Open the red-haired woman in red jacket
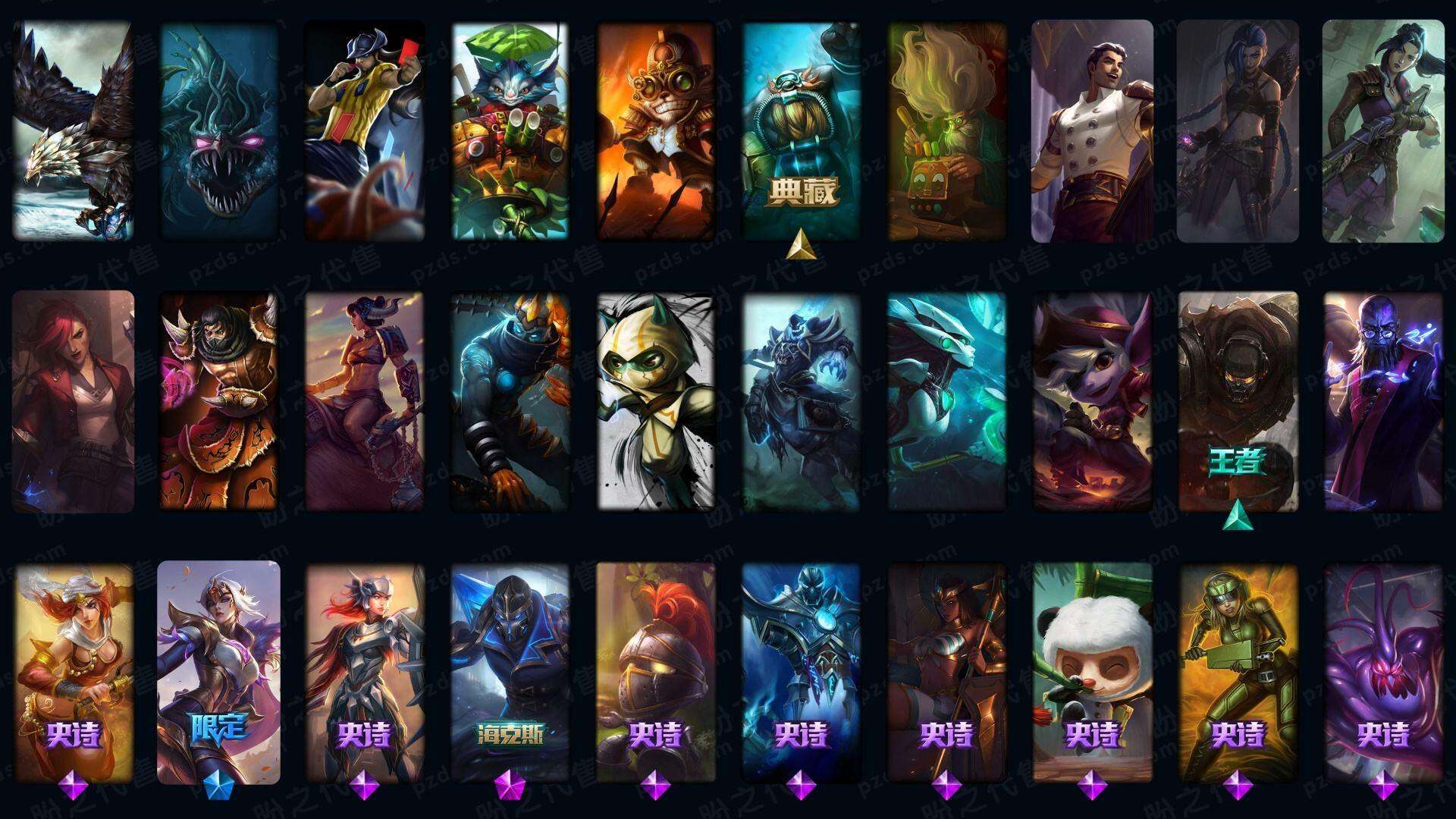The height and width of the screenshot is (819, 1456). click(74, 401)
